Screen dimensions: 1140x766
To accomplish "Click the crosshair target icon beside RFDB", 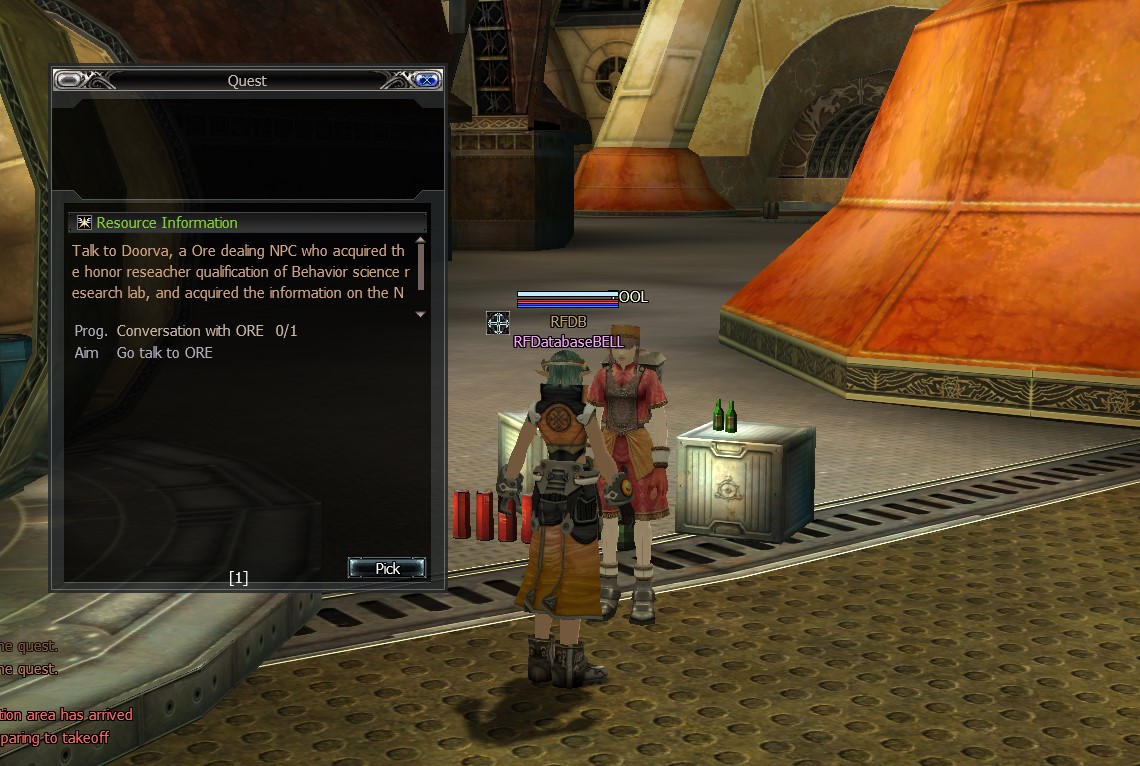I will pos(498,323).
